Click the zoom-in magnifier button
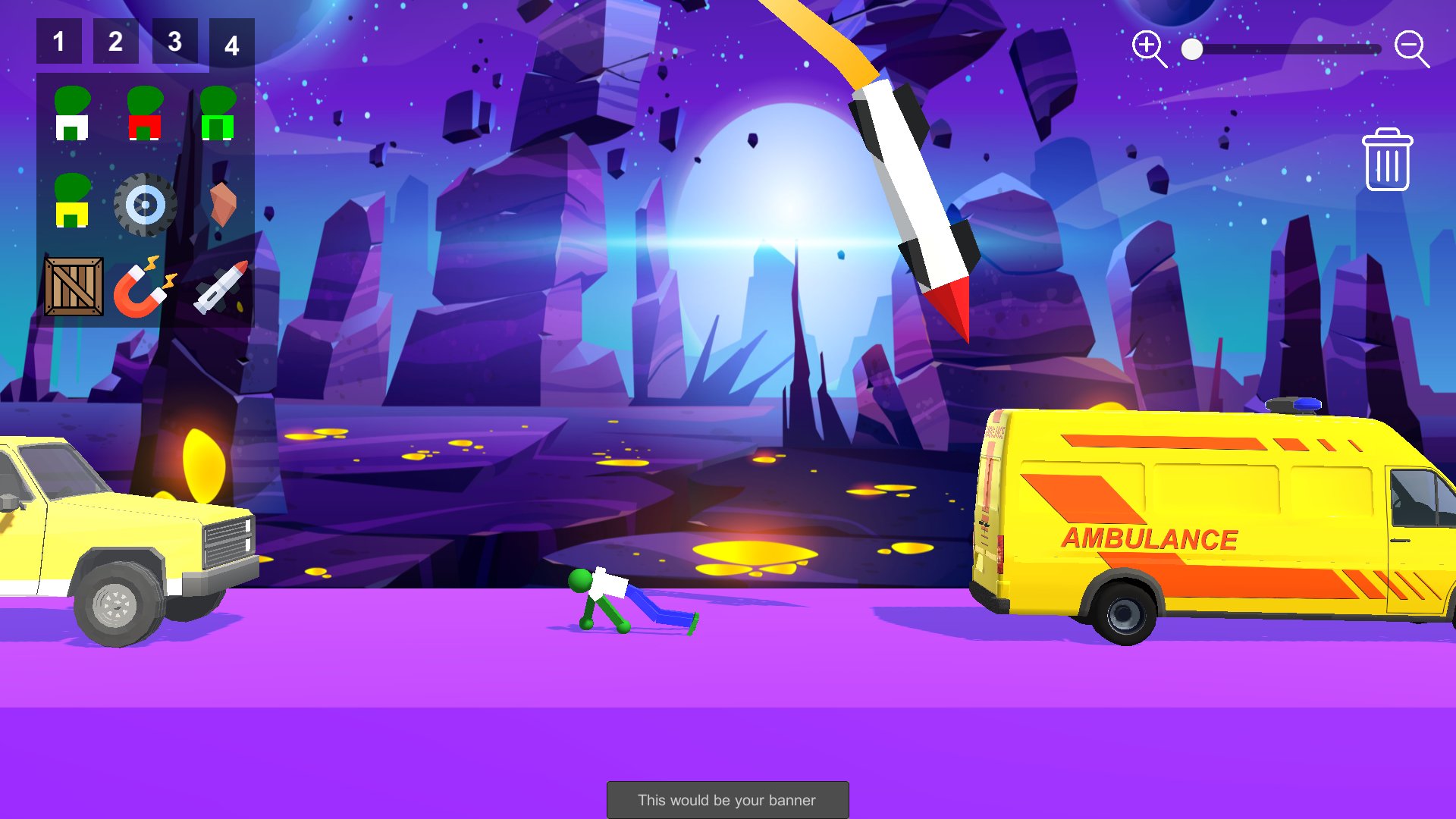The width and height of the screenshot is (1456, 819). coord(1148,49)
